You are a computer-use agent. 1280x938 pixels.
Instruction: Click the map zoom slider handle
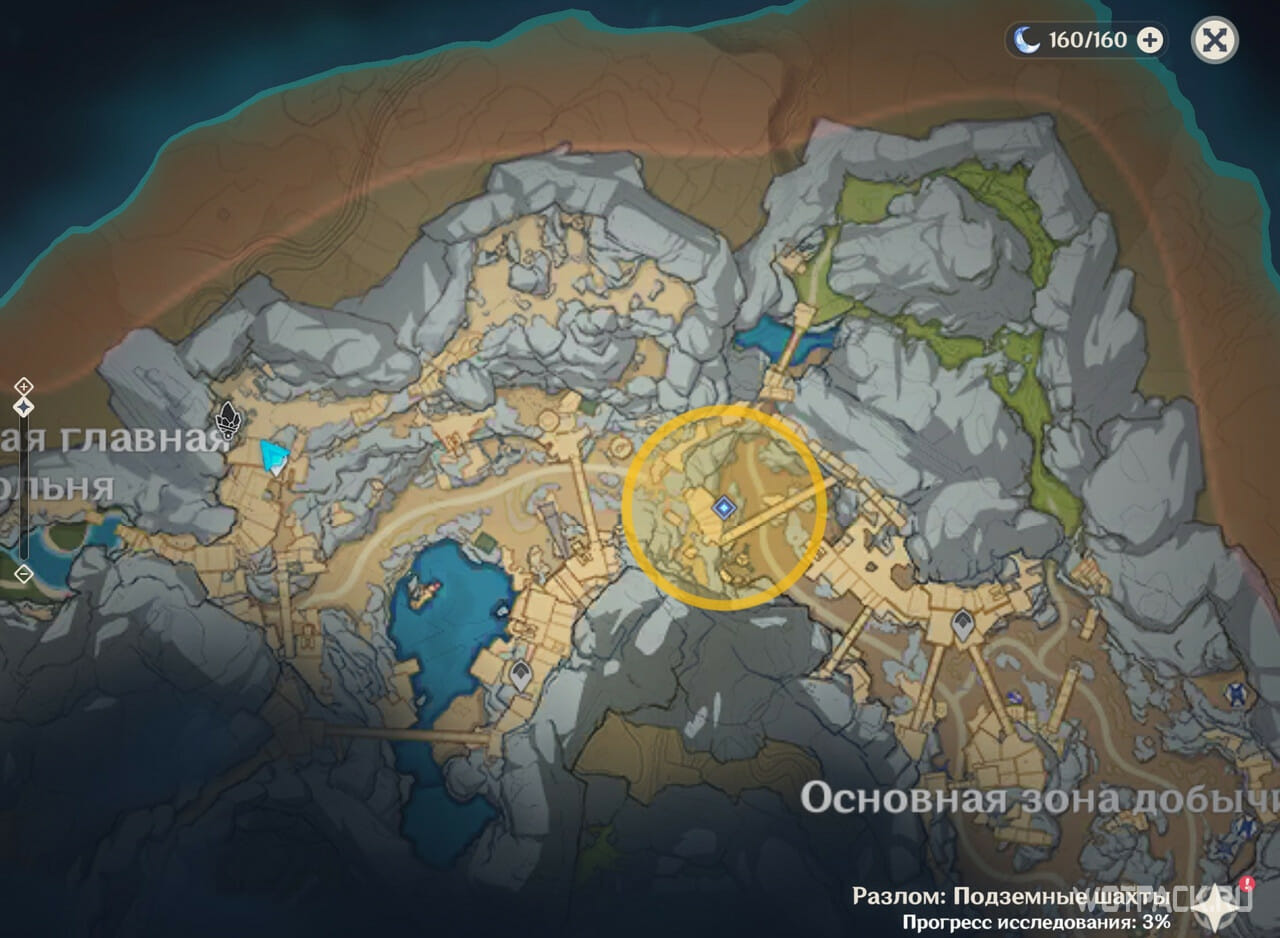(x=24, y=406)
